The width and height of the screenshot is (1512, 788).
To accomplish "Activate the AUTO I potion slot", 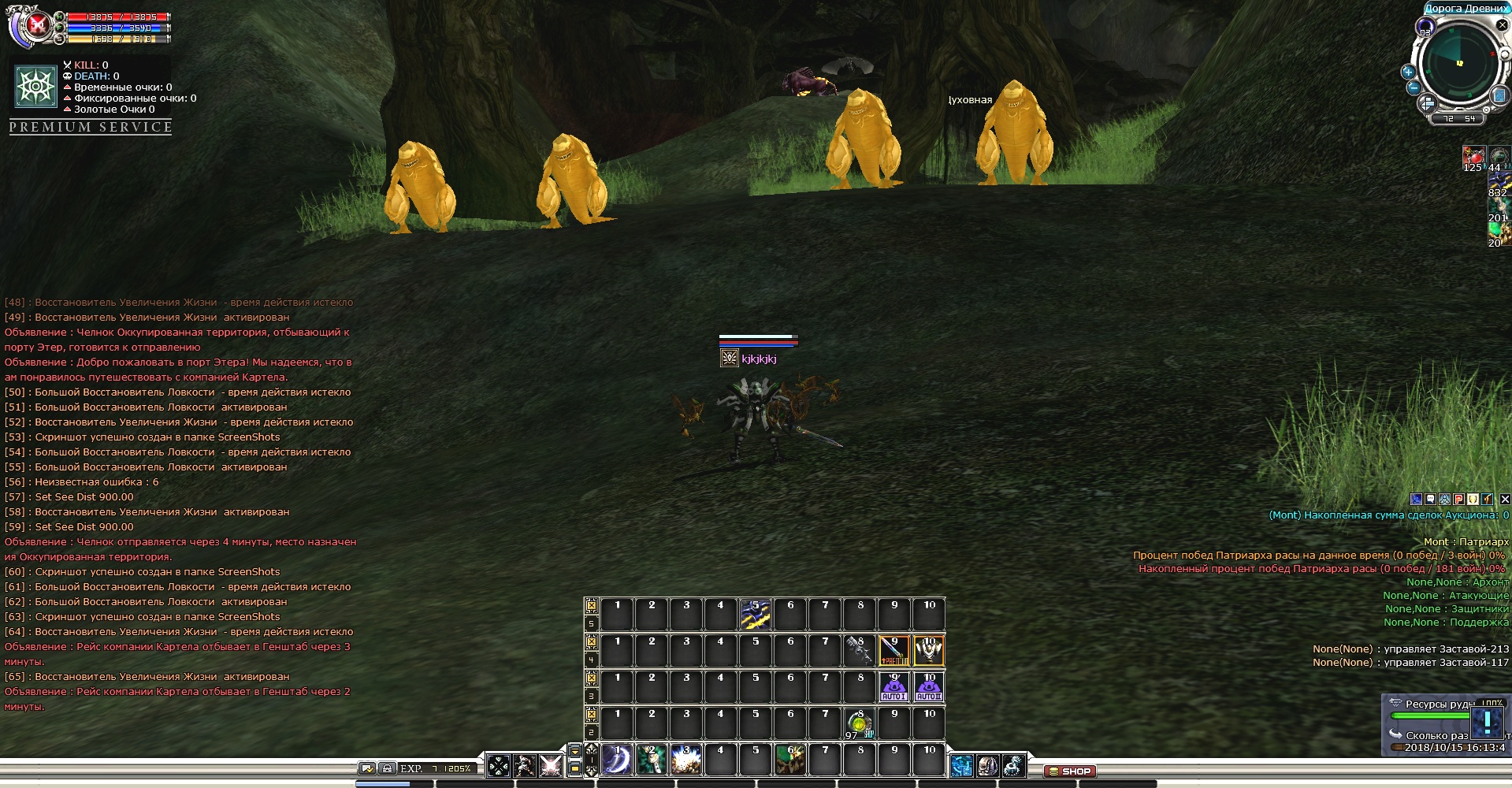I will click(x=893, y=687).
